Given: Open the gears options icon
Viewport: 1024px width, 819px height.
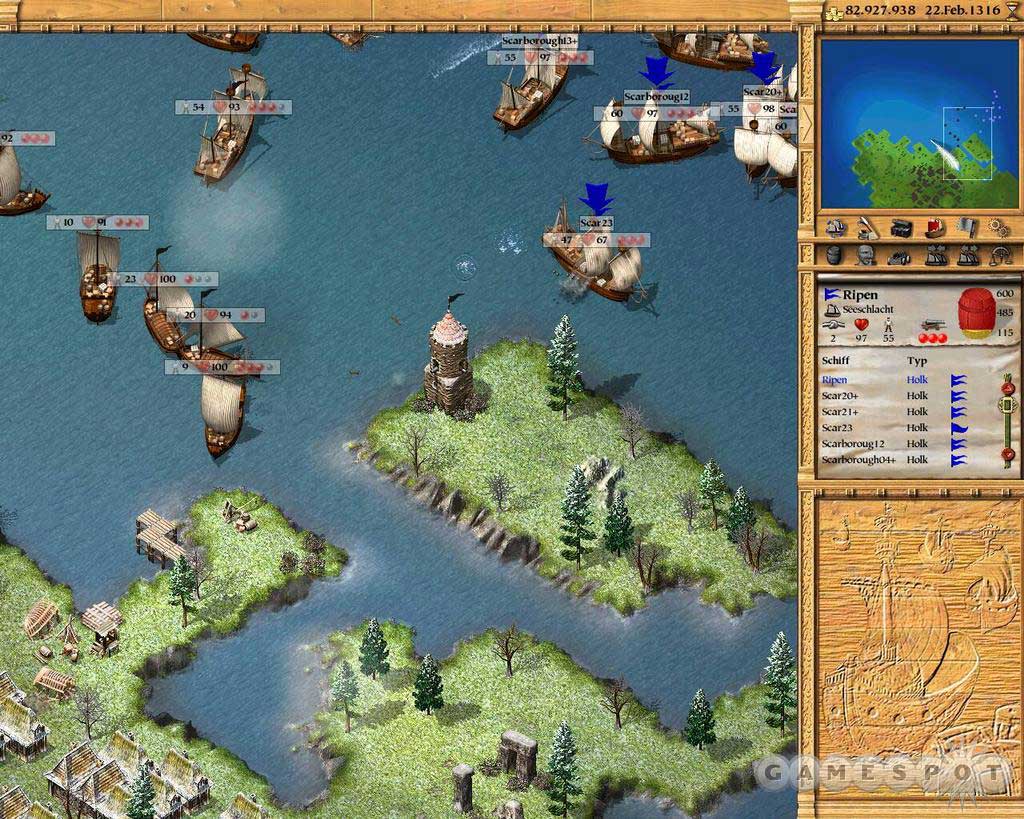Looking at the screenshot, I should coord(997,228).
